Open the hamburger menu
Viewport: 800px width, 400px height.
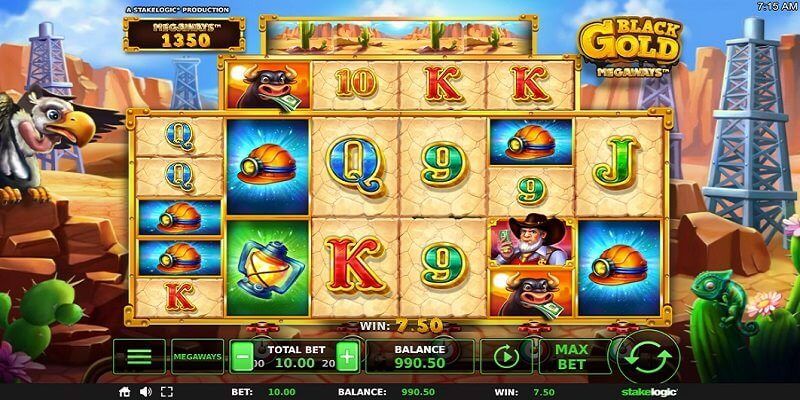[139, 356]
